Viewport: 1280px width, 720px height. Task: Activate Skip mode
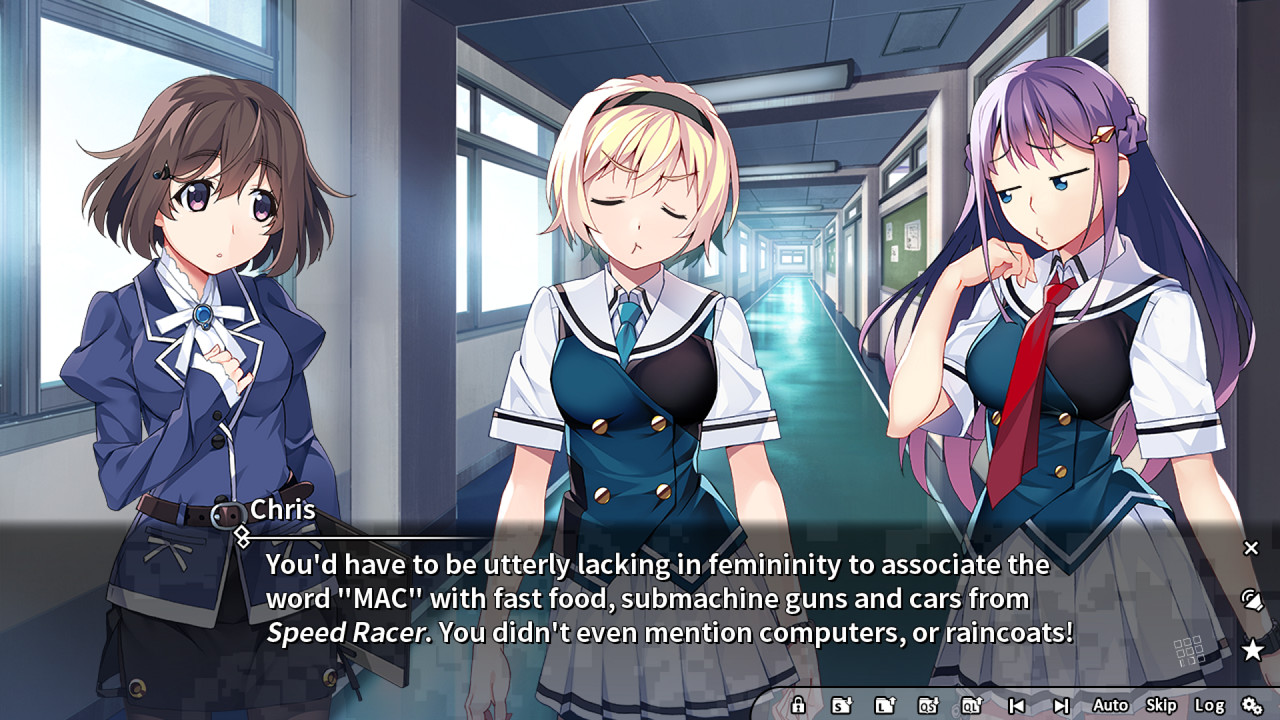(x=1161, y=705)
